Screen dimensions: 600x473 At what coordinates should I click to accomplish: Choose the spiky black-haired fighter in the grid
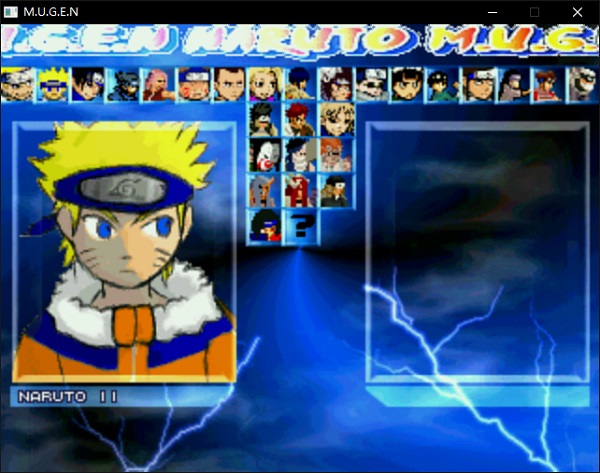point(263,119)
